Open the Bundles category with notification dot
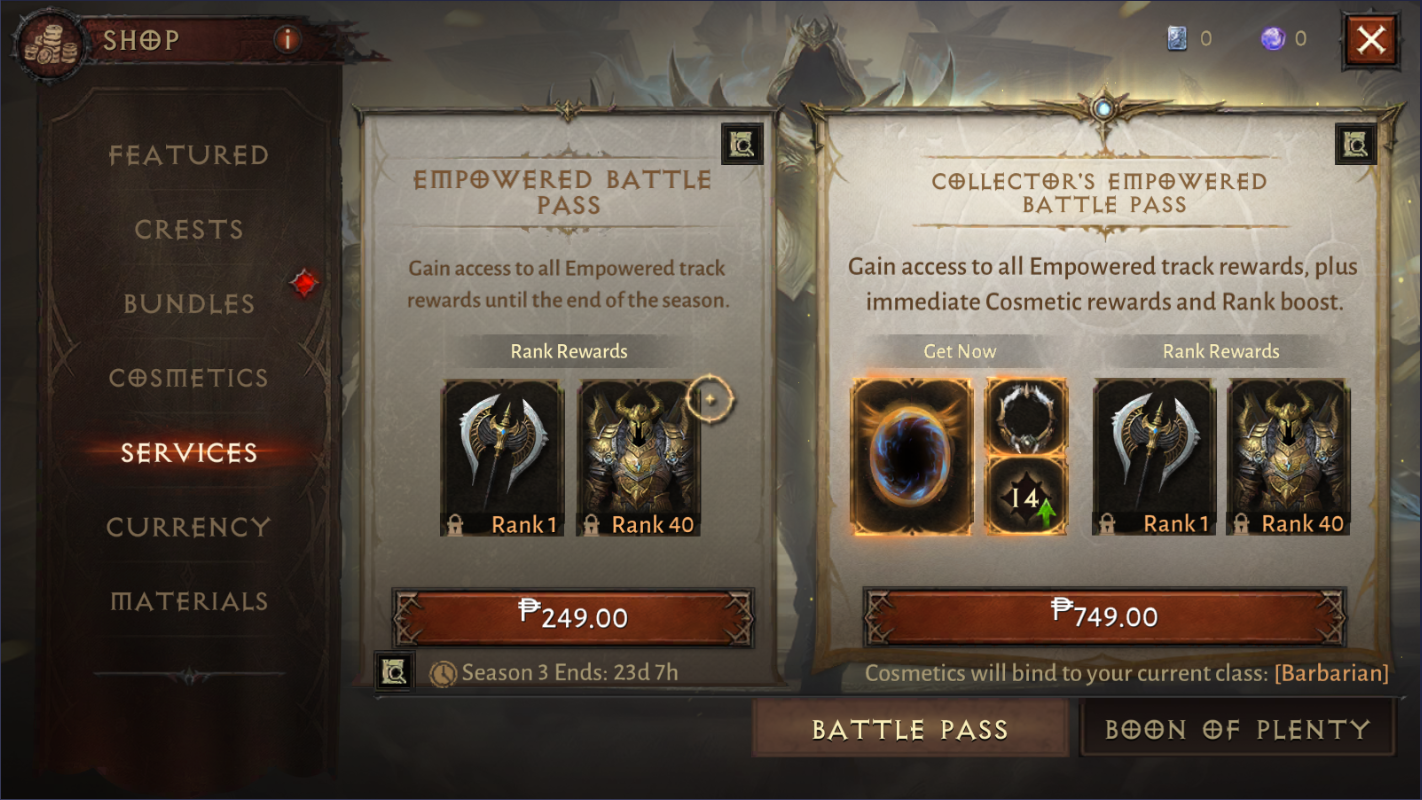 coord(188,304)
